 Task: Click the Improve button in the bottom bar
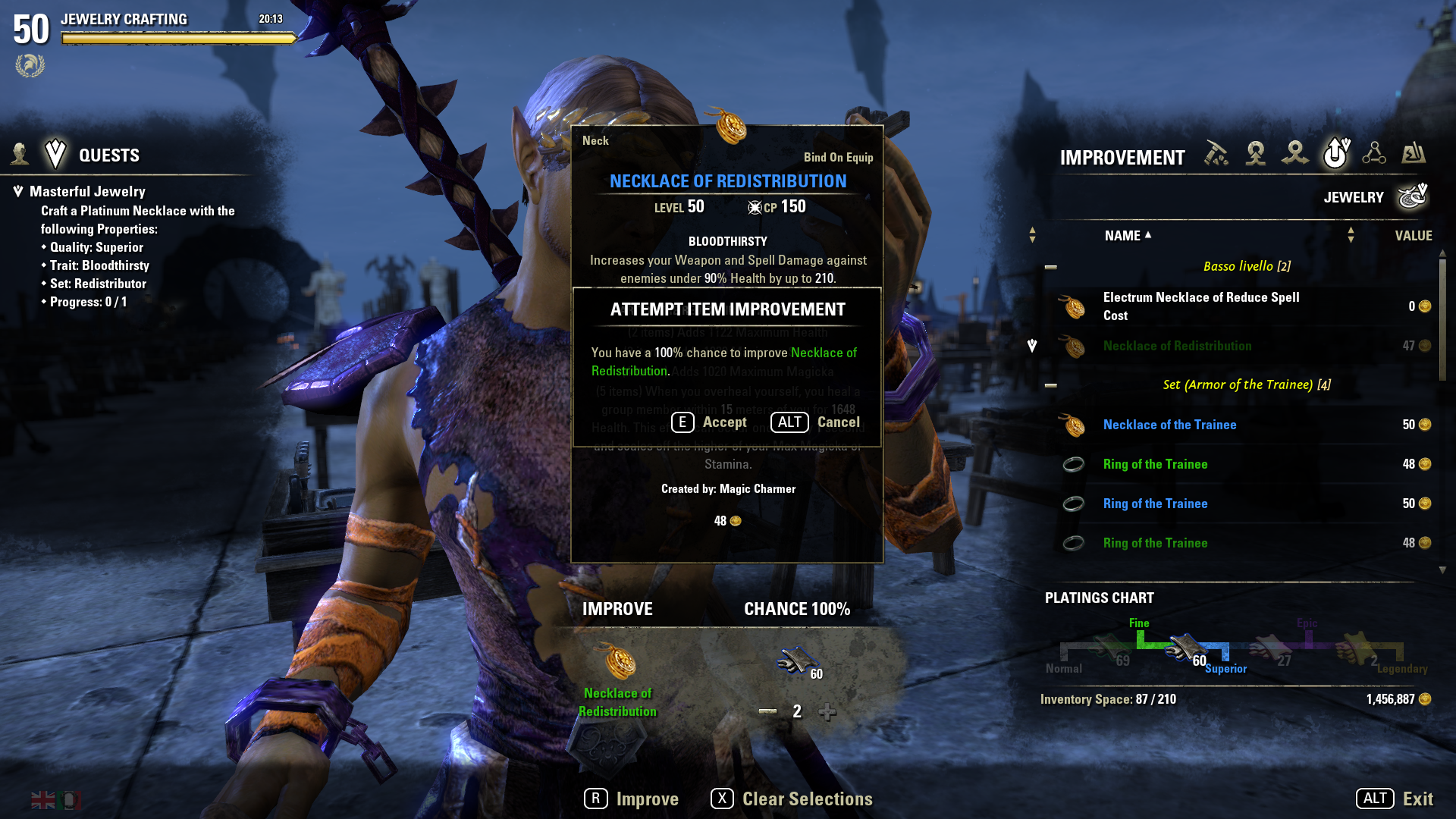tap(632, 799)
